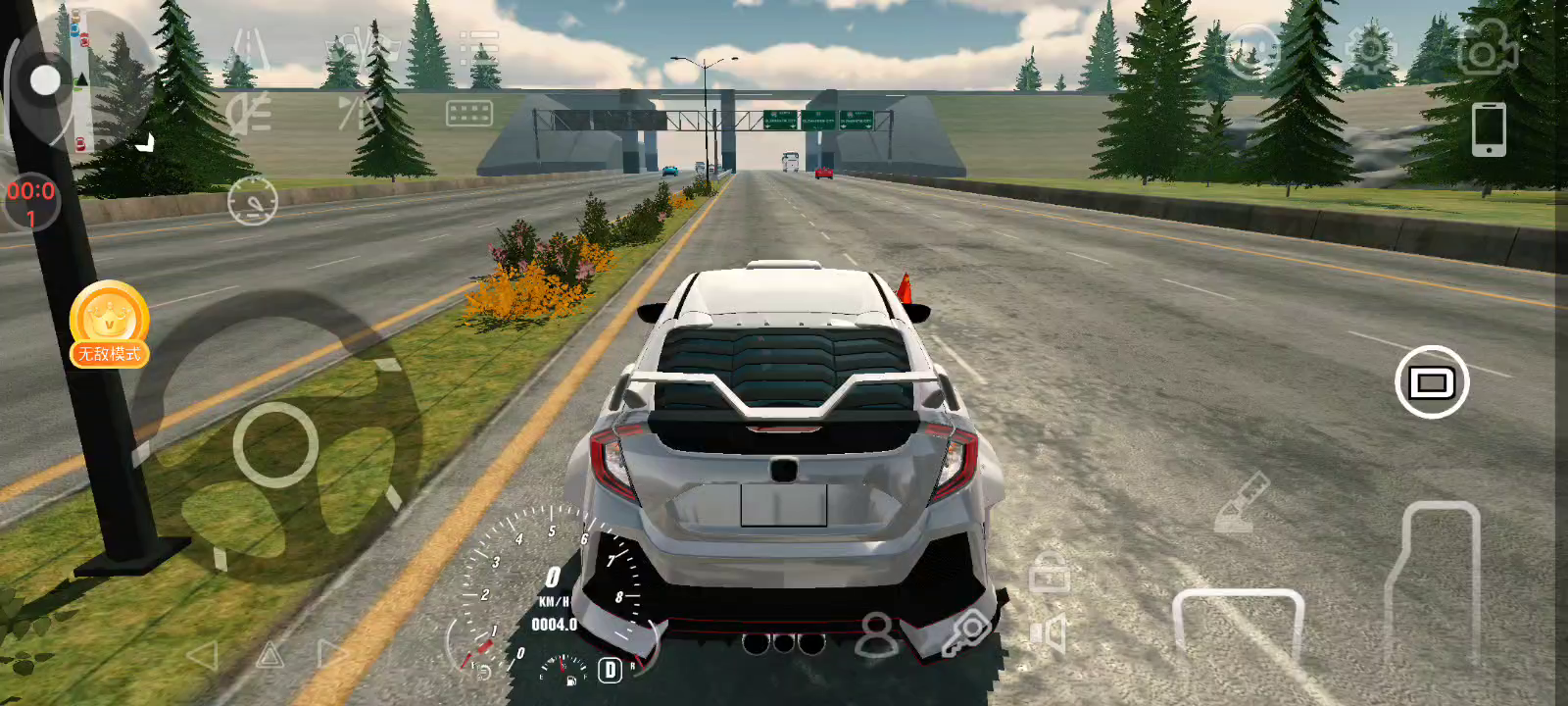Screen dimensions: 1568x706
Task: Toggle the car door lock icon
Action: [x=1049, y=572]
